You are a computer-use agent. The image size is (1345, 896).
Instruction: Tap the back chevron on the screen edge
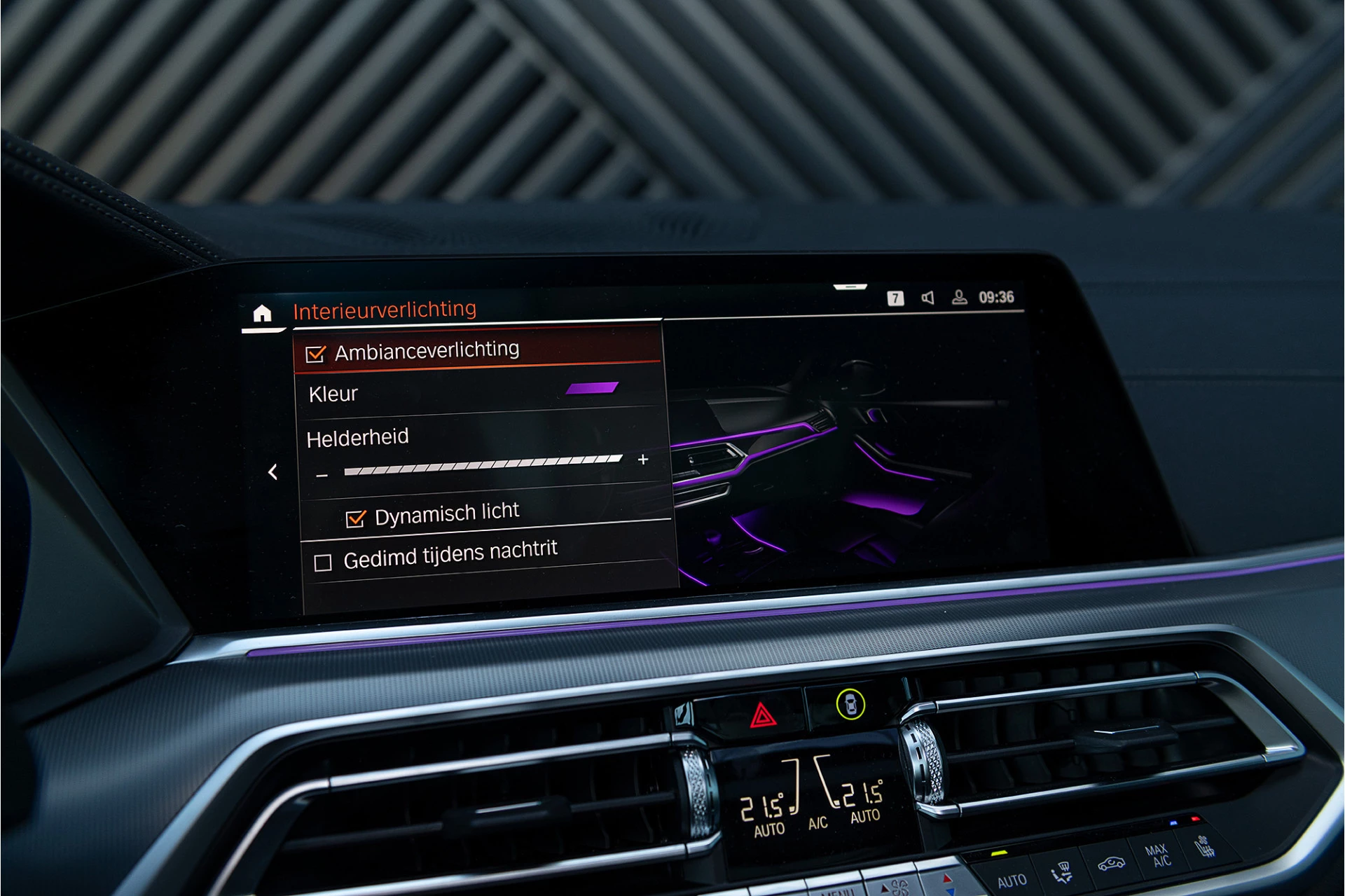pos(273,474)
